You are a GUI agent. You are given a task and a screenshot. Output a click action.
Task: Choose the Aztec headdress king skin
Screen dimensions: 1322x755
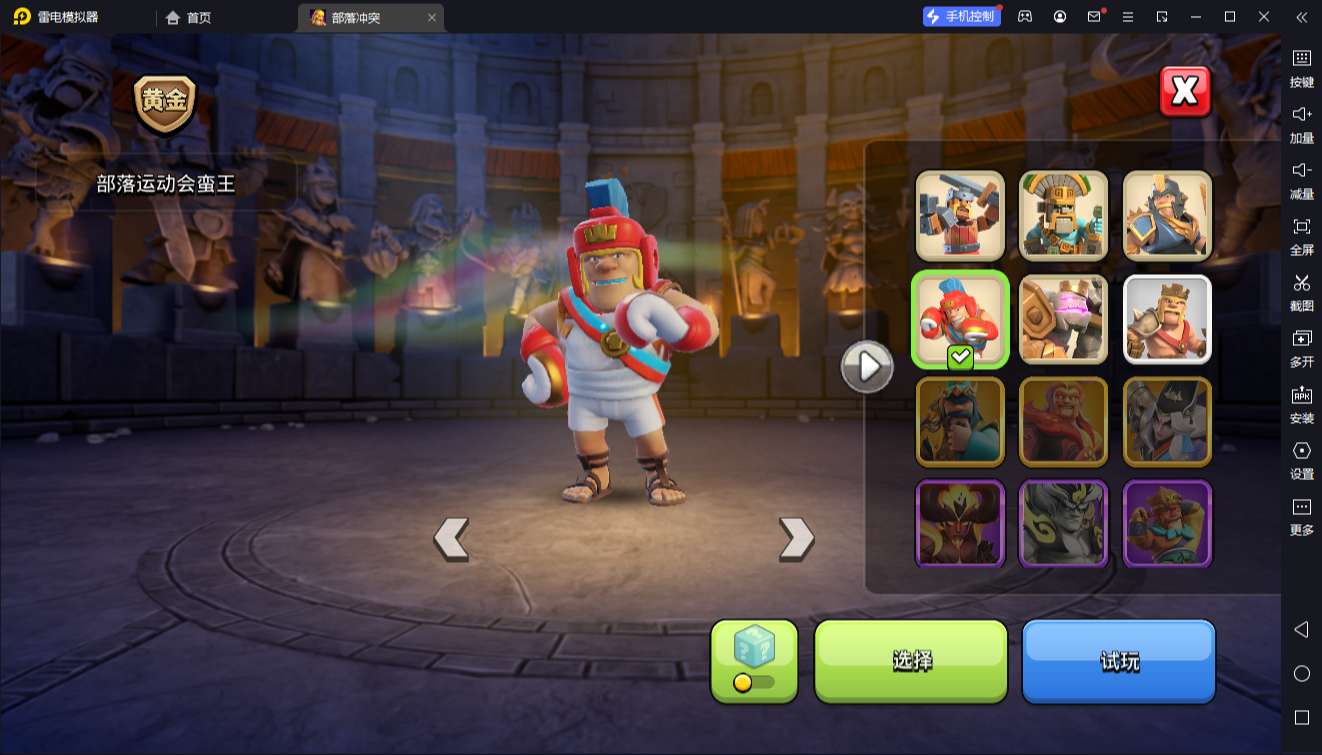[1064, 216]
